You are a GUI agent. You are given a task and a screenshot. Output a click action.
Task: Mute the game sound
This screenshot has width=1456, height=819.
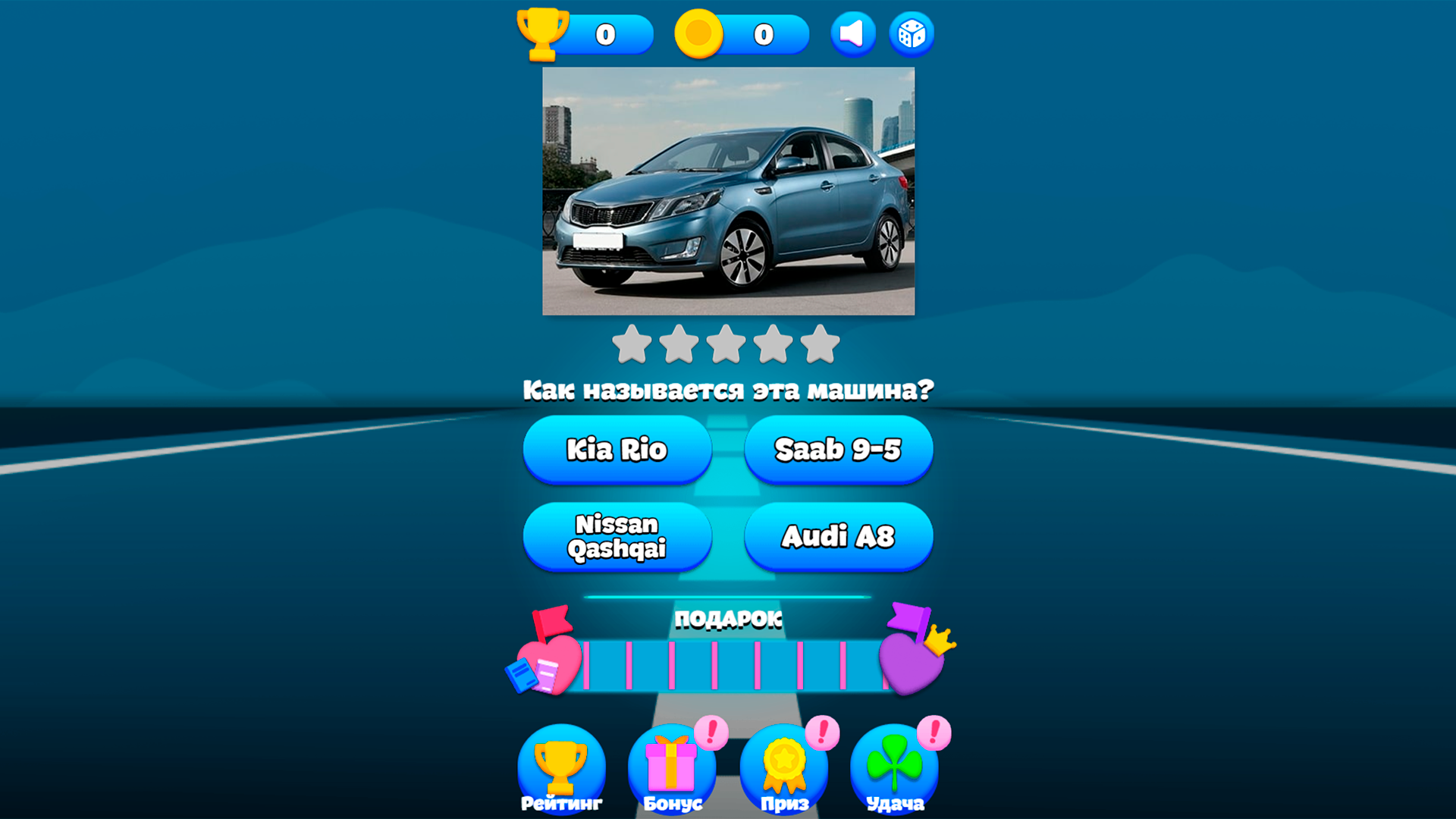point(852,33)
